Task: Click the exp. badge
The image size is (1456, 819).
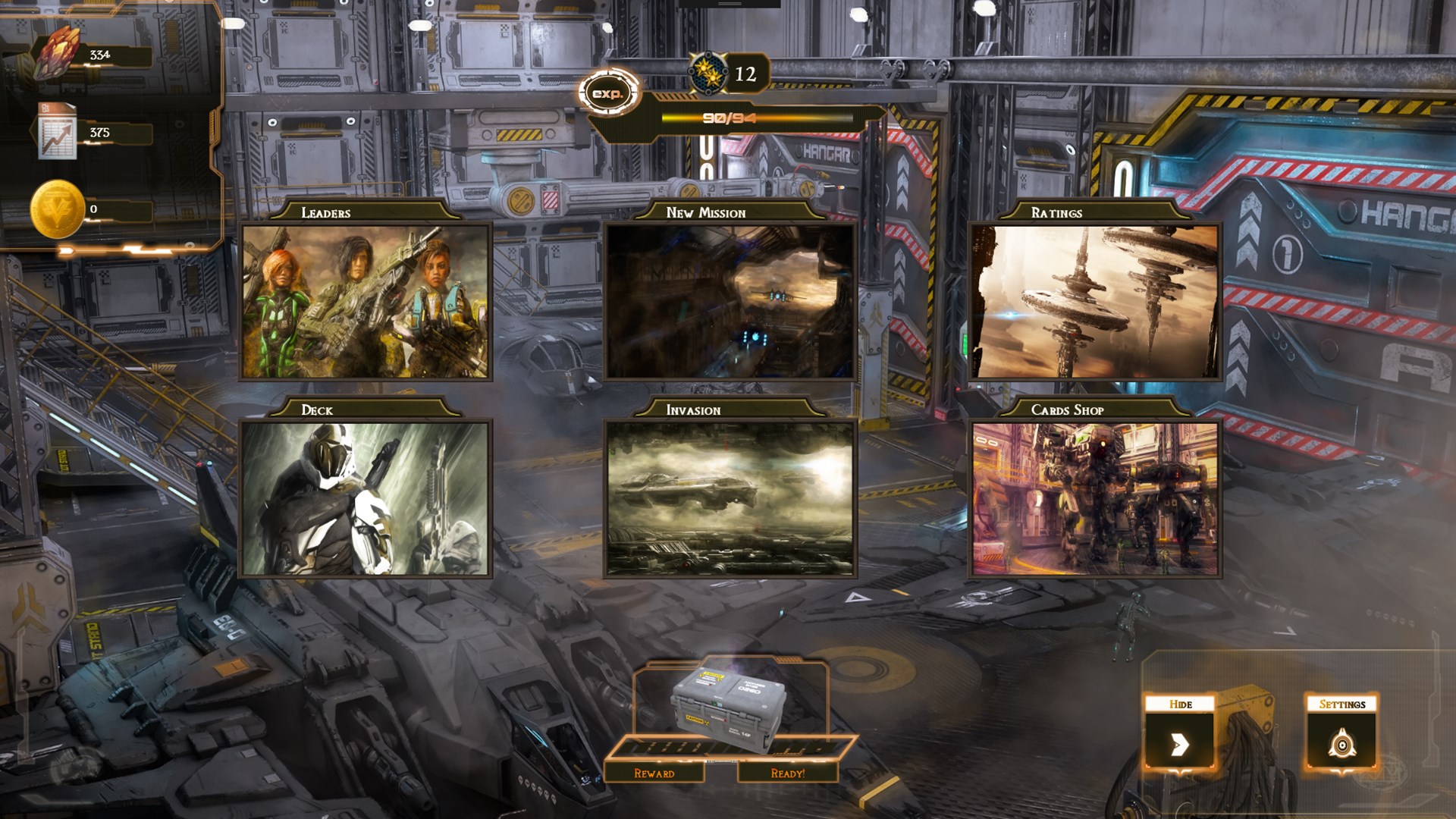Action: click(x=608, y=93)
